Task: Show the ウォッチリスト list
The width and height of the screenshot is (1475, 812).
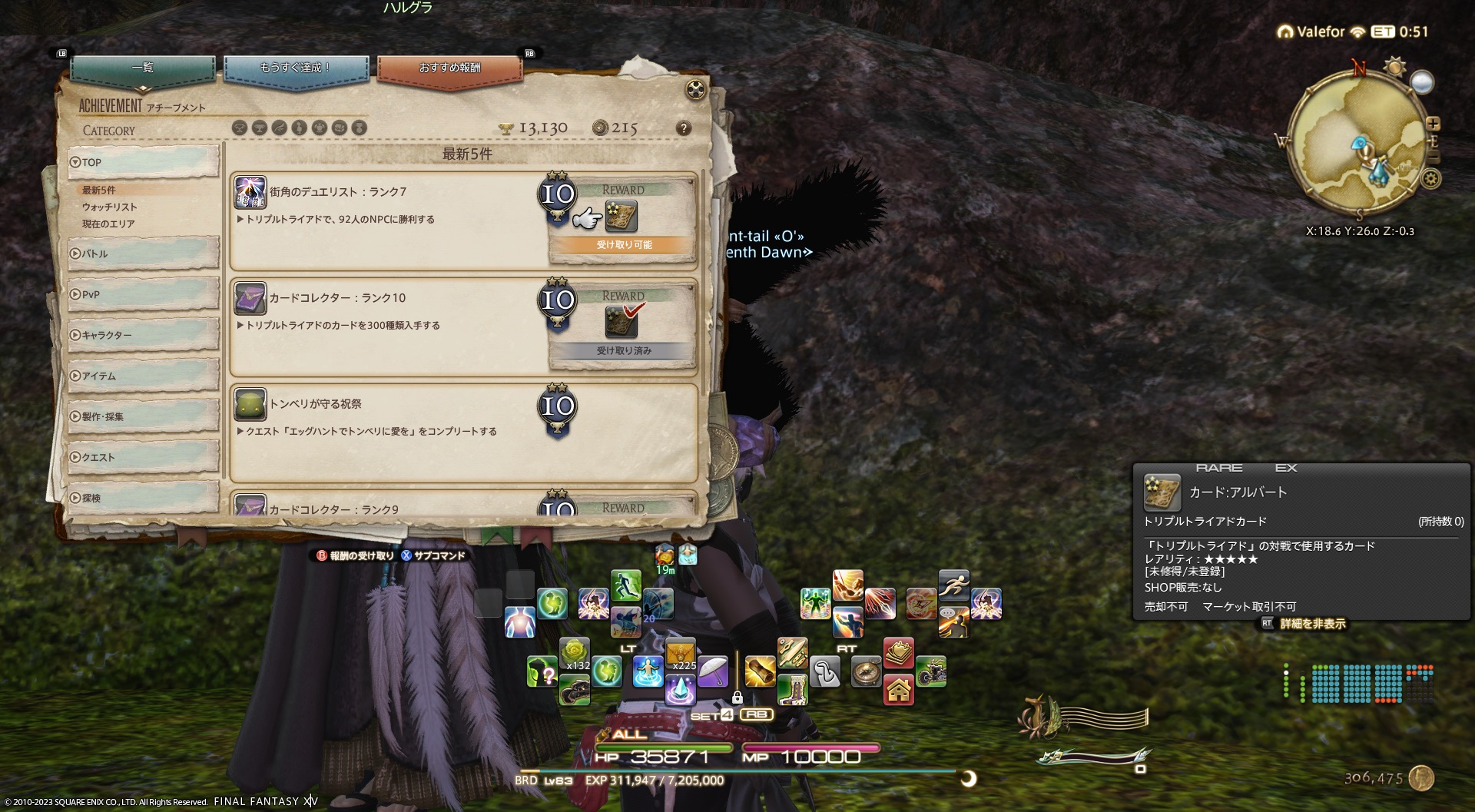Action: 110,207
